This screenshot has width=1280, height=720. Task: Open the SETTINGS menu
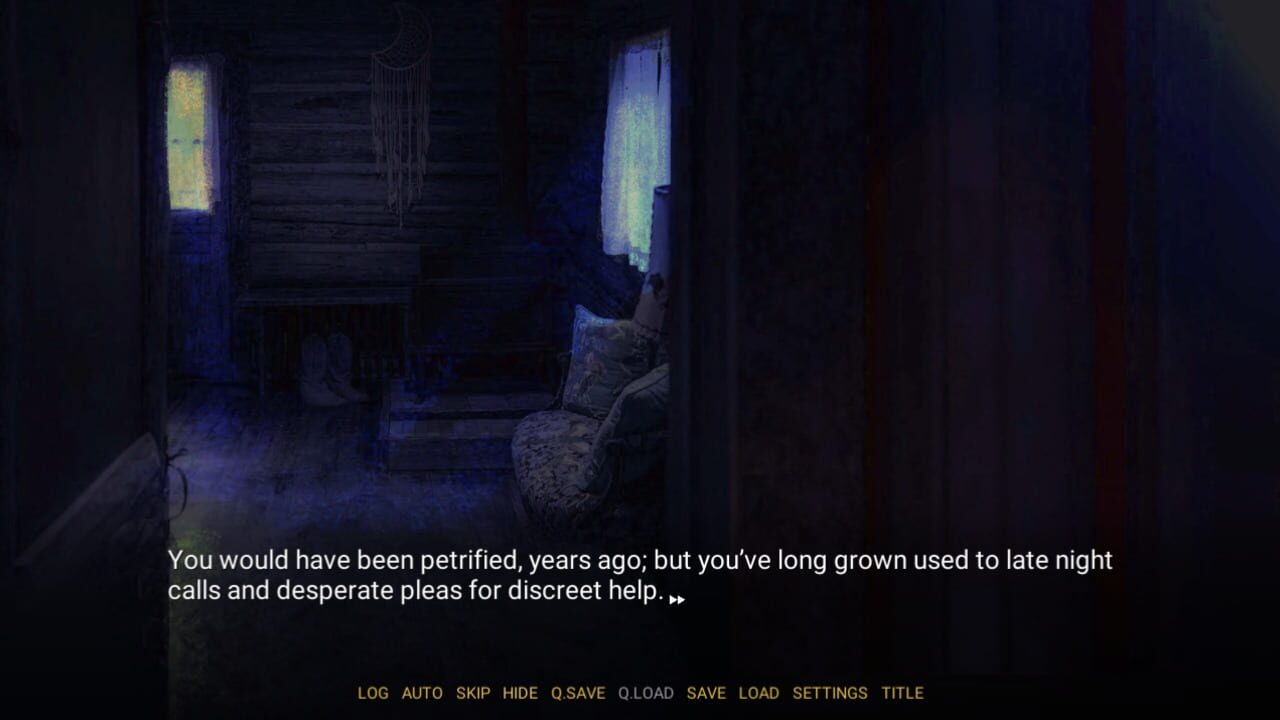(831, 692)
